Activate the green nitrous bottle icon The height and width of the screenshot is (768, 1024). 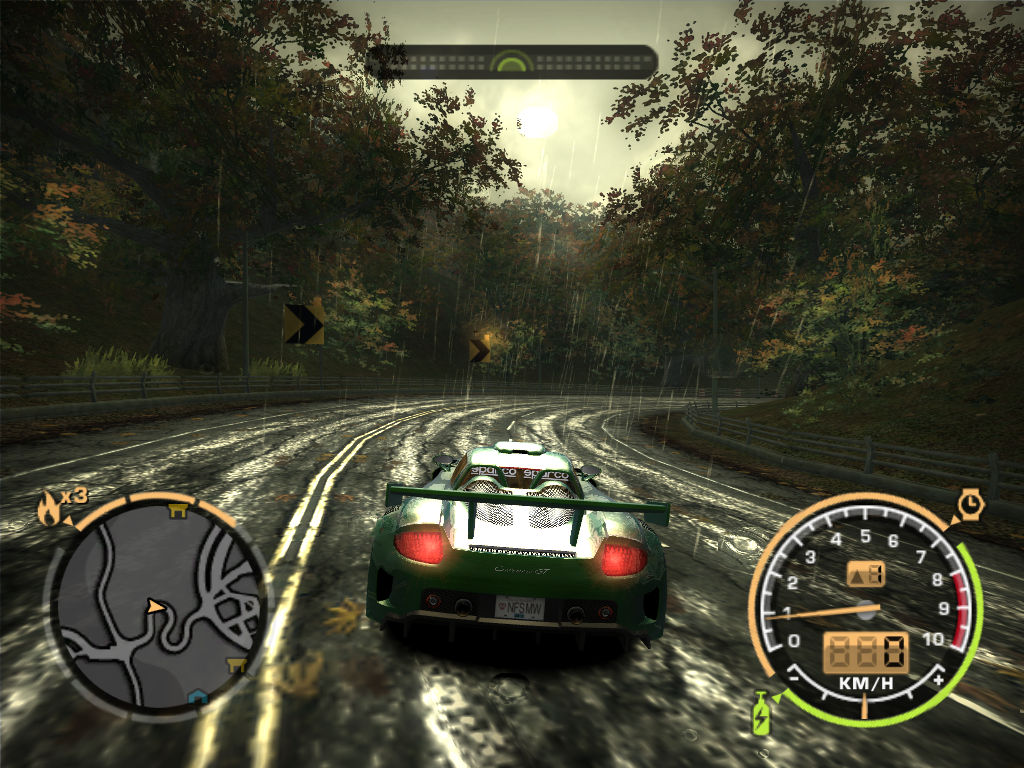[x=761, y=715]
